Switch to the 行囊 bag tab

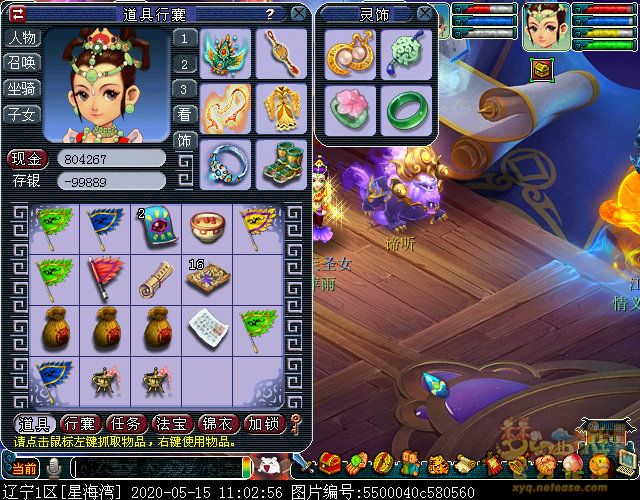pos(80,423)
